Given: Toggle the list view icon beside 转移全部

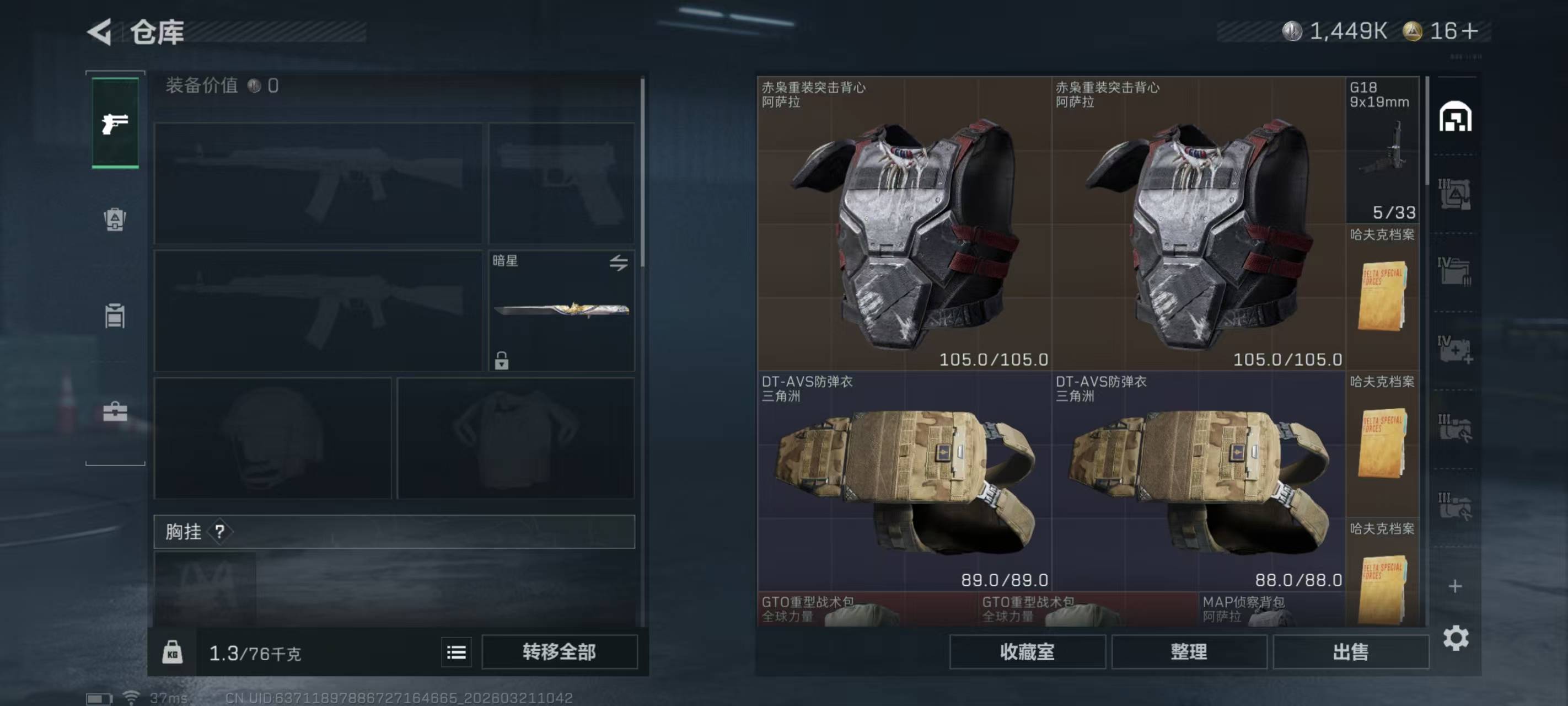Looking at the screenshot, I should click(x=457, y=652).
